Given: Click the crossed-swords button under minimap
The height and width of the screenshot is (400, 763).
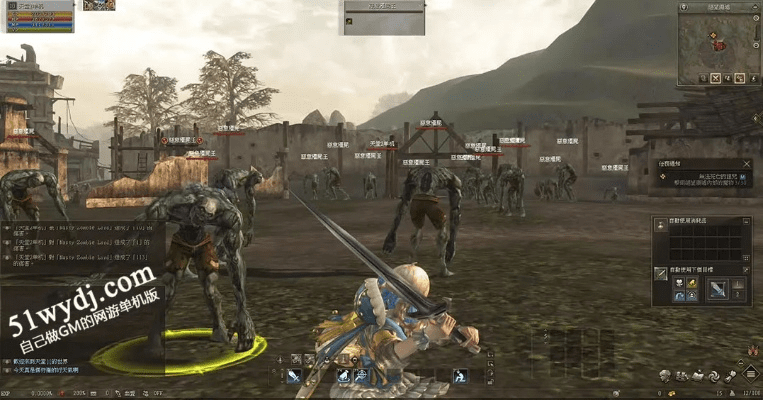Looking at the screenshot, I should pos(716,78).
